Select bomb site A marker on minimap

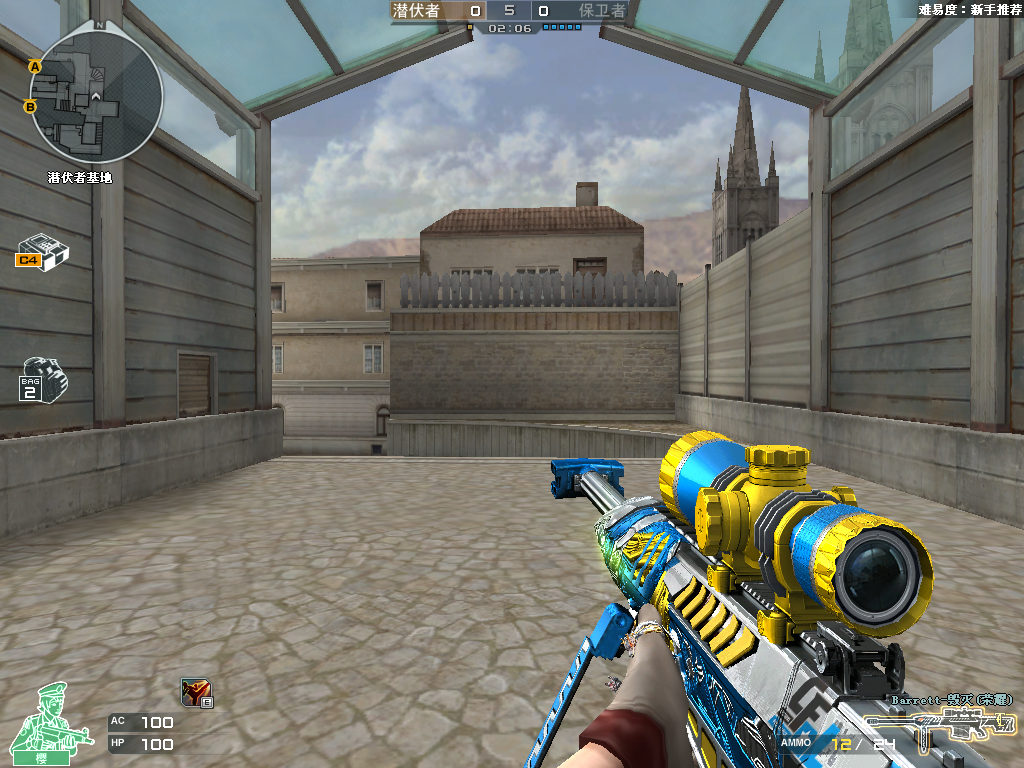34,66
